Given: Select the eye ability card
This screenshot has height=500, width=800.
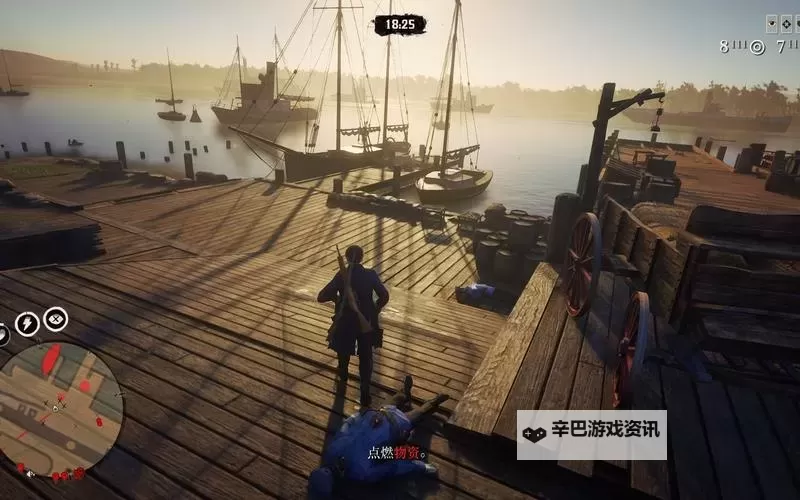Looking at the screenshot, I should [x=772, y=24].
